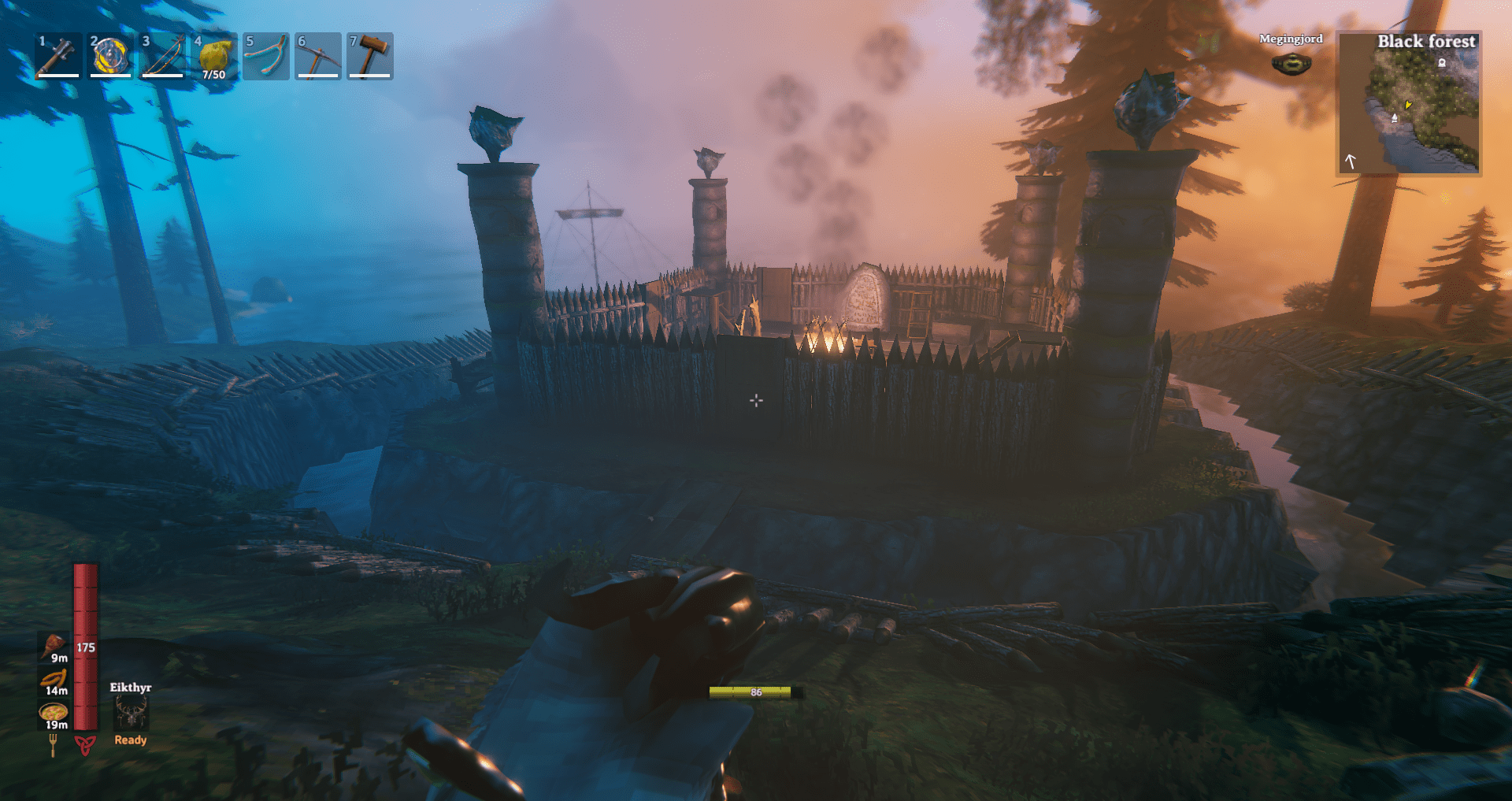
Task: Pick the building hammer in hotbar slot 7
Action: pos(370,55)
